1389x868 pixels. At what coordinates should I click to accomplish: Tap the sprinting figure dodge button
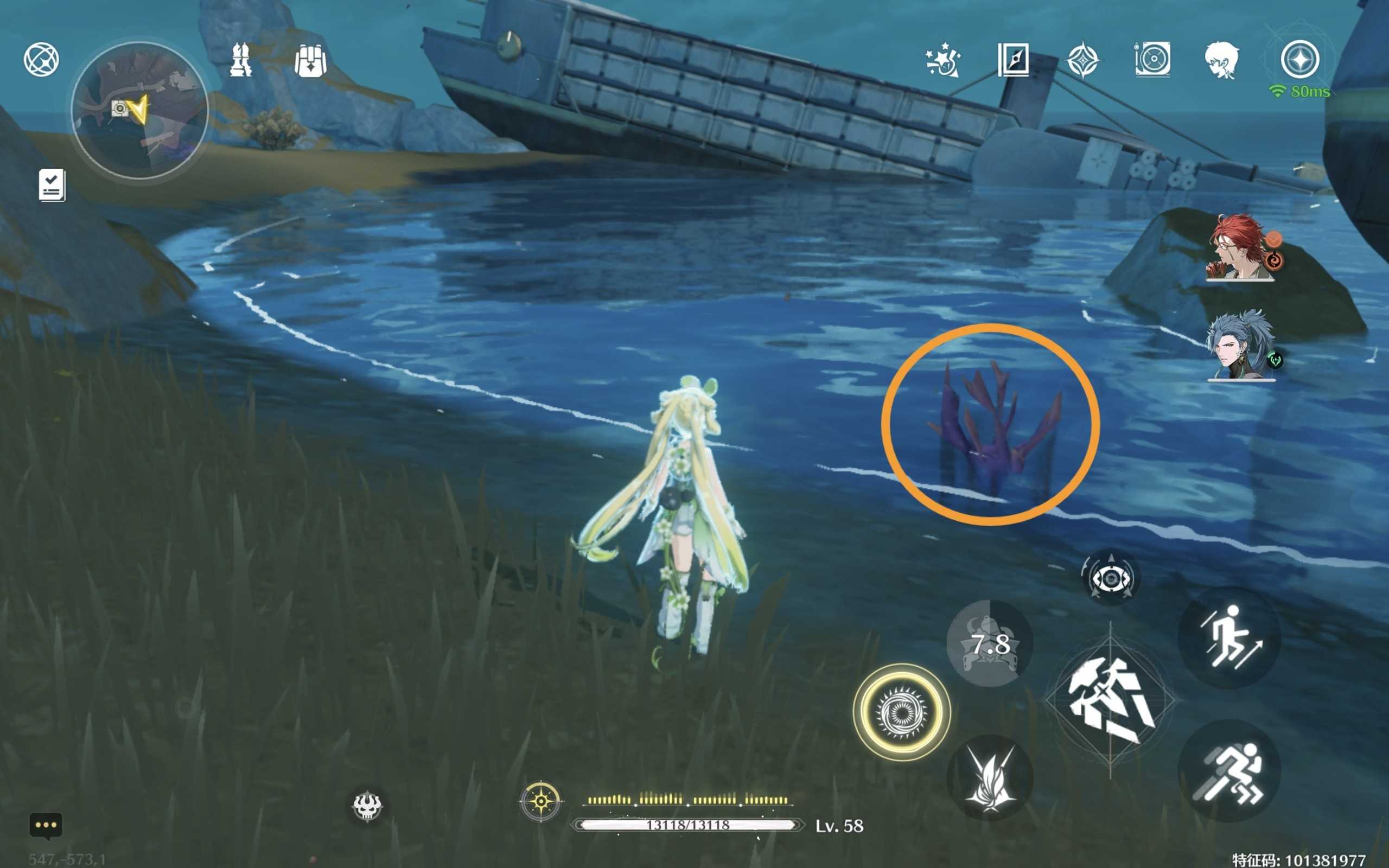coord(1229,771)
